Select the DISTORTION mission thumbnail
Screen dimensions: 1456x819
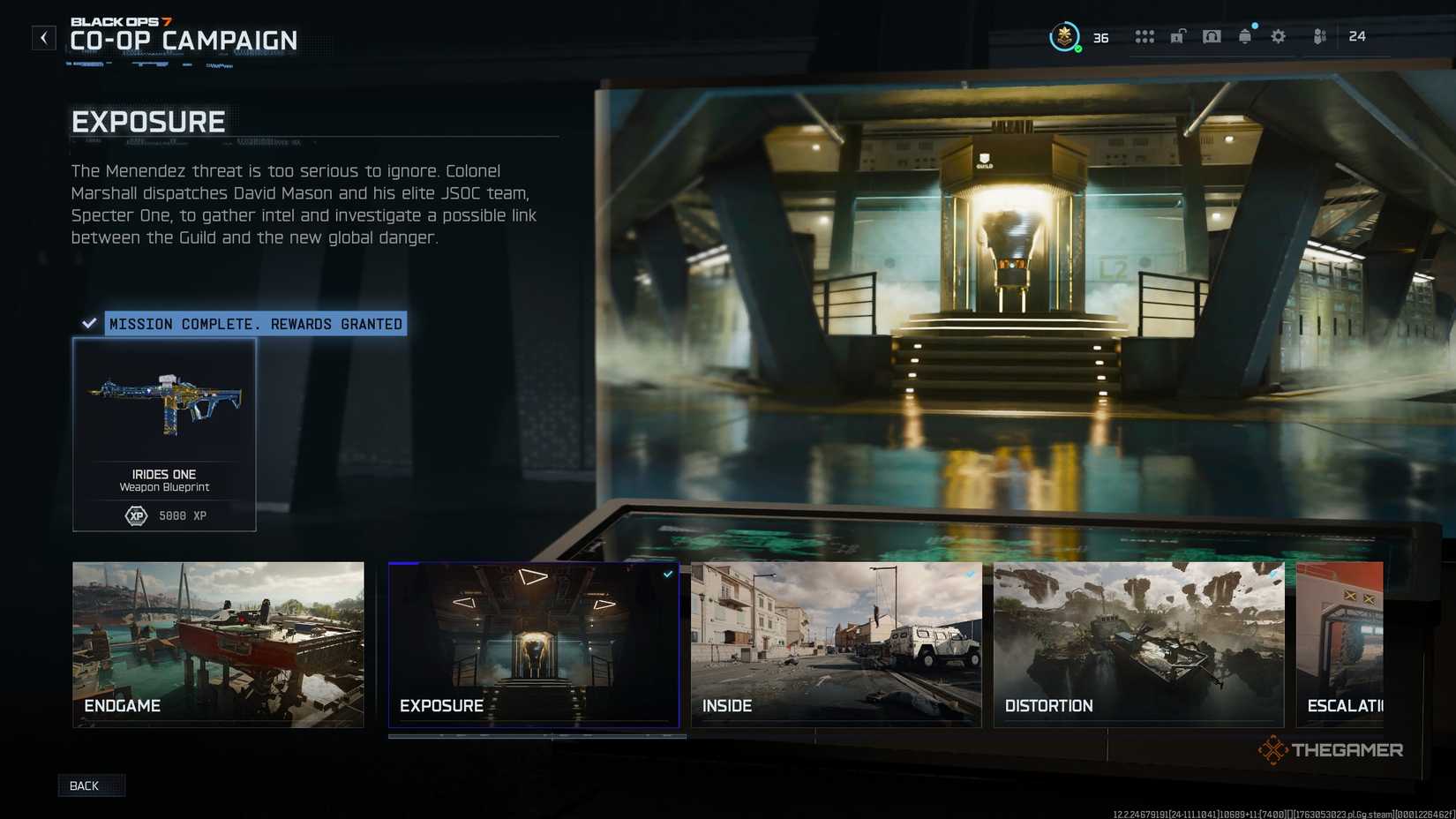tap(1138, 645)
